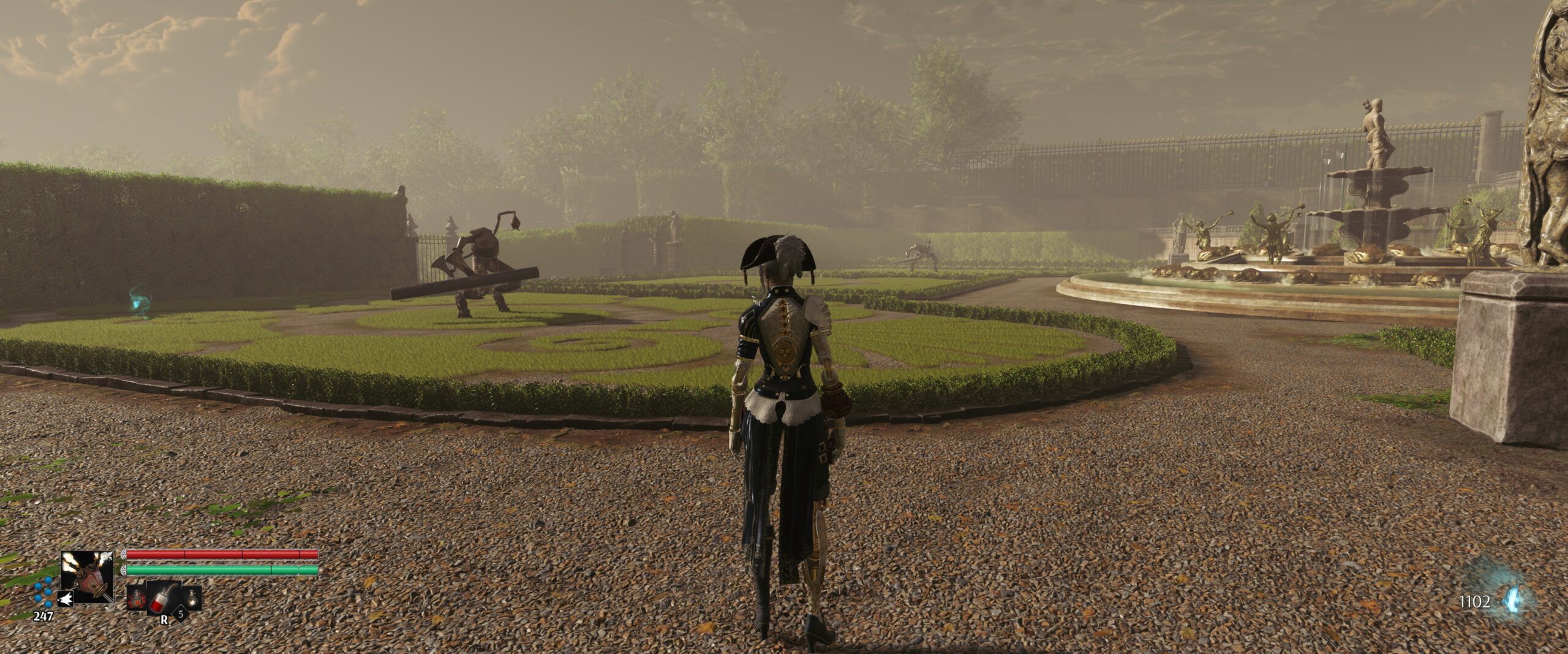Click the green stamina bar
The image size is (1568, 654).
[x=221, y=569]
